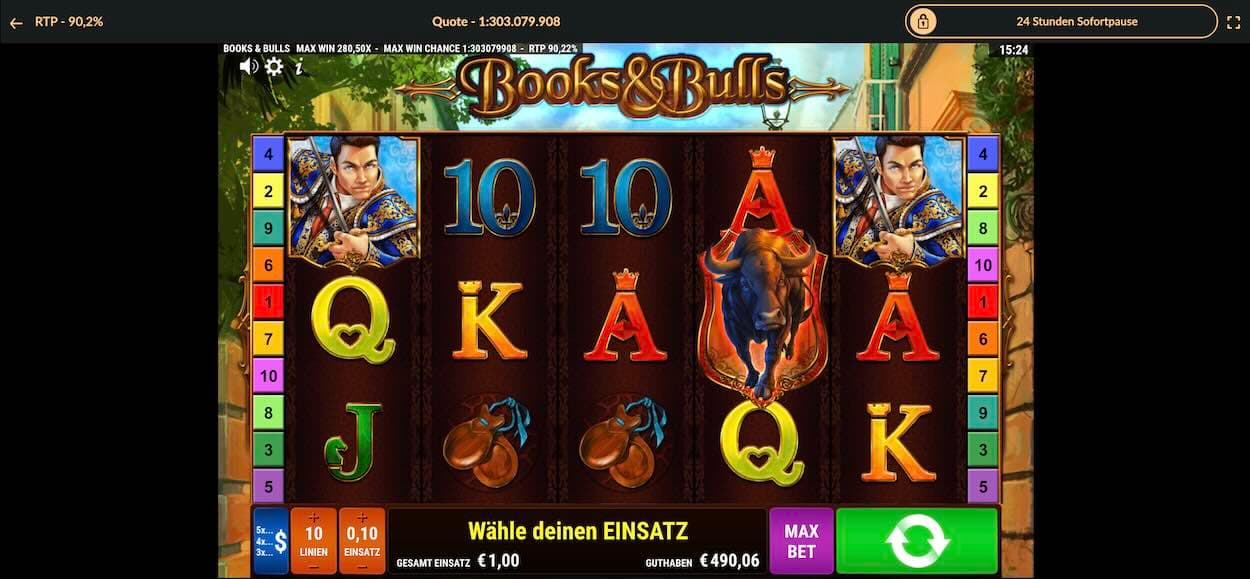Show the game info via the i icon
1250x579 pixels.
point(298,67)
